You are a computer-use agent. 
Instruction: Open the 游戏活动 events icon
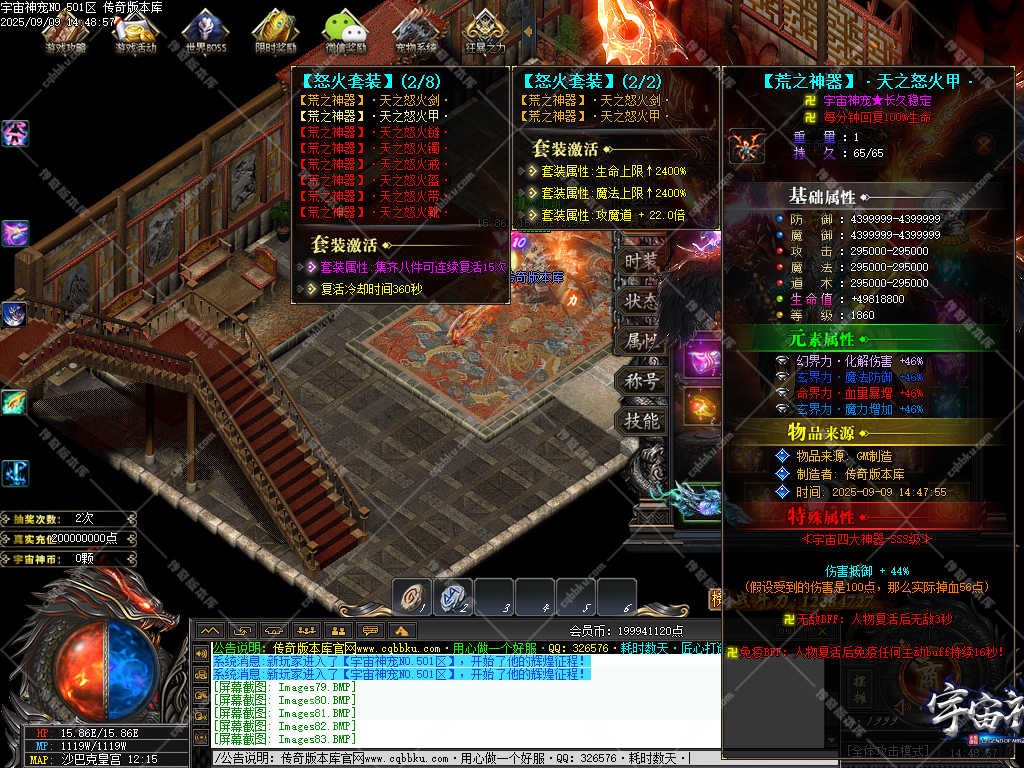pos(135,31)
